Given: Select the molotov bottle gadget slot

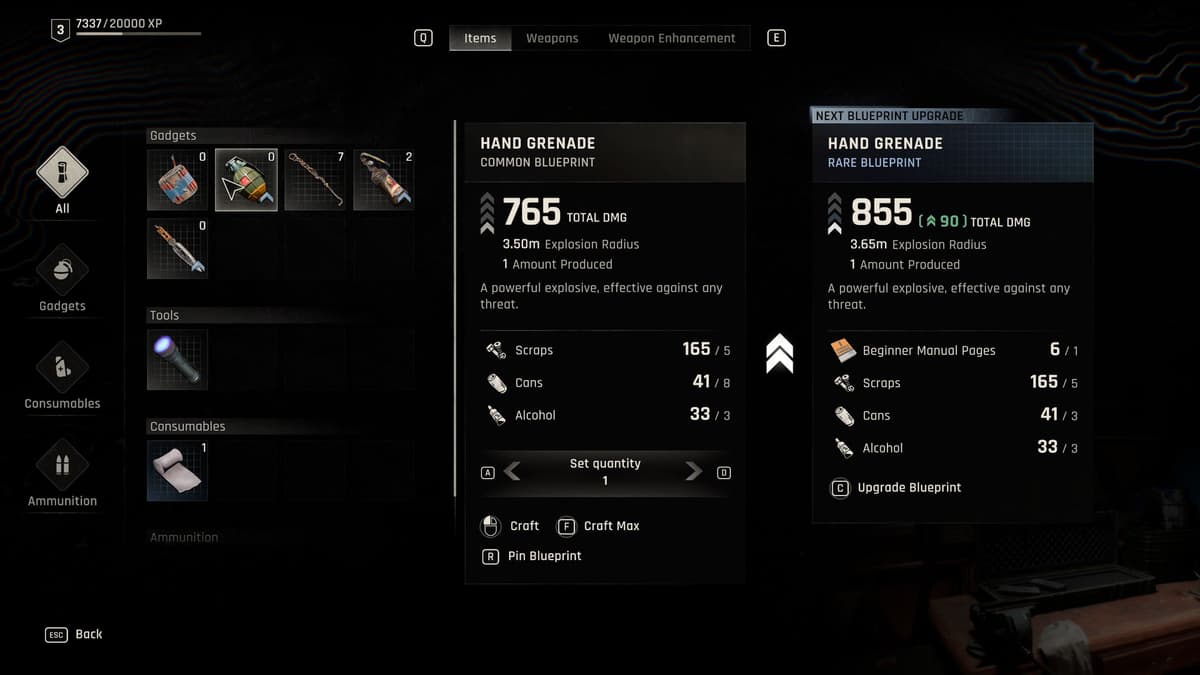Looking at the screenshot, I should 384,180.
